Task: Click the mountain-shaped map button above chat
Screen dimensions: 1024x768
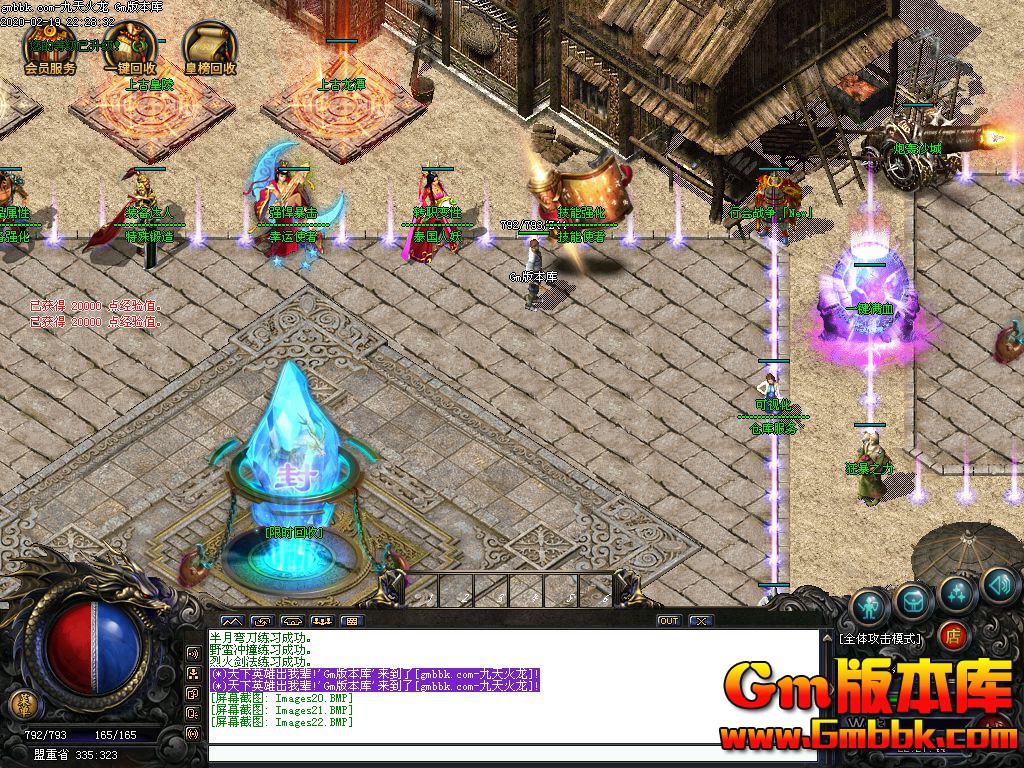Action: (x=231, y=621)
